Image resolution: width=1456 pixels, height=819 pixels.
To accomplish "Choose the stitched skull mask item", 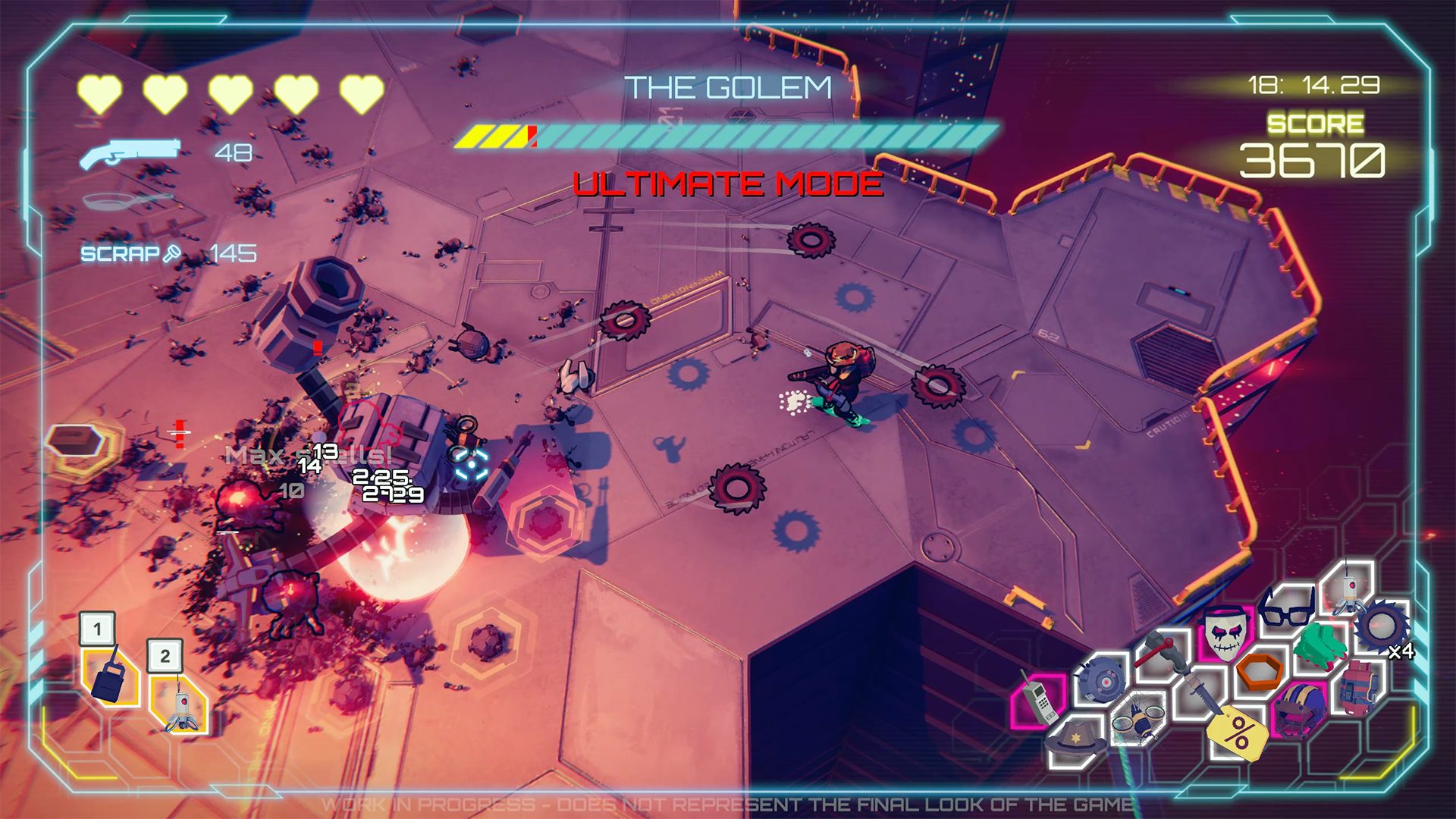I will tap(1225, 631).
